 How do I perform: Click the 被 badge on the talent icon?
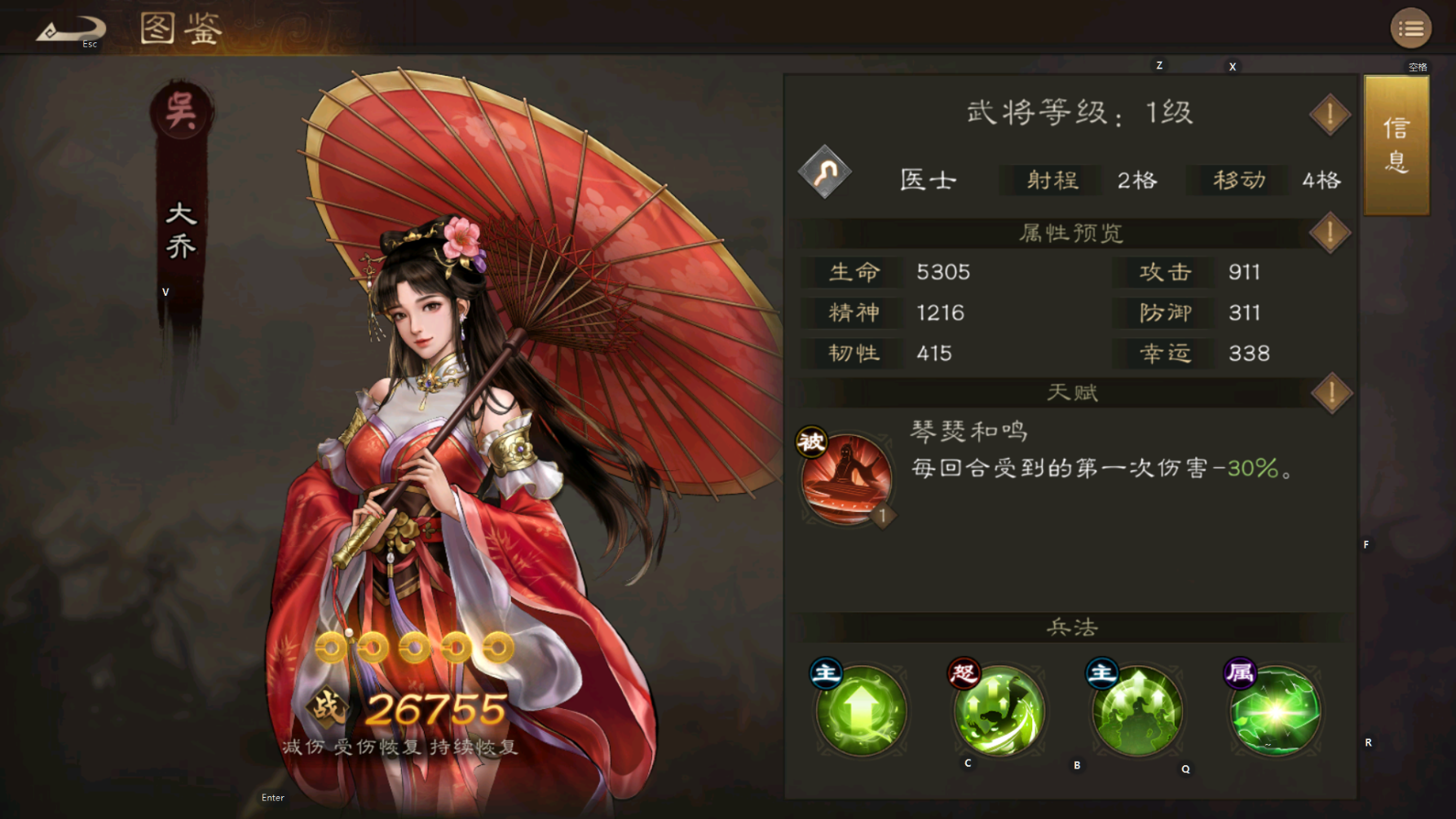tap(811, 442)
